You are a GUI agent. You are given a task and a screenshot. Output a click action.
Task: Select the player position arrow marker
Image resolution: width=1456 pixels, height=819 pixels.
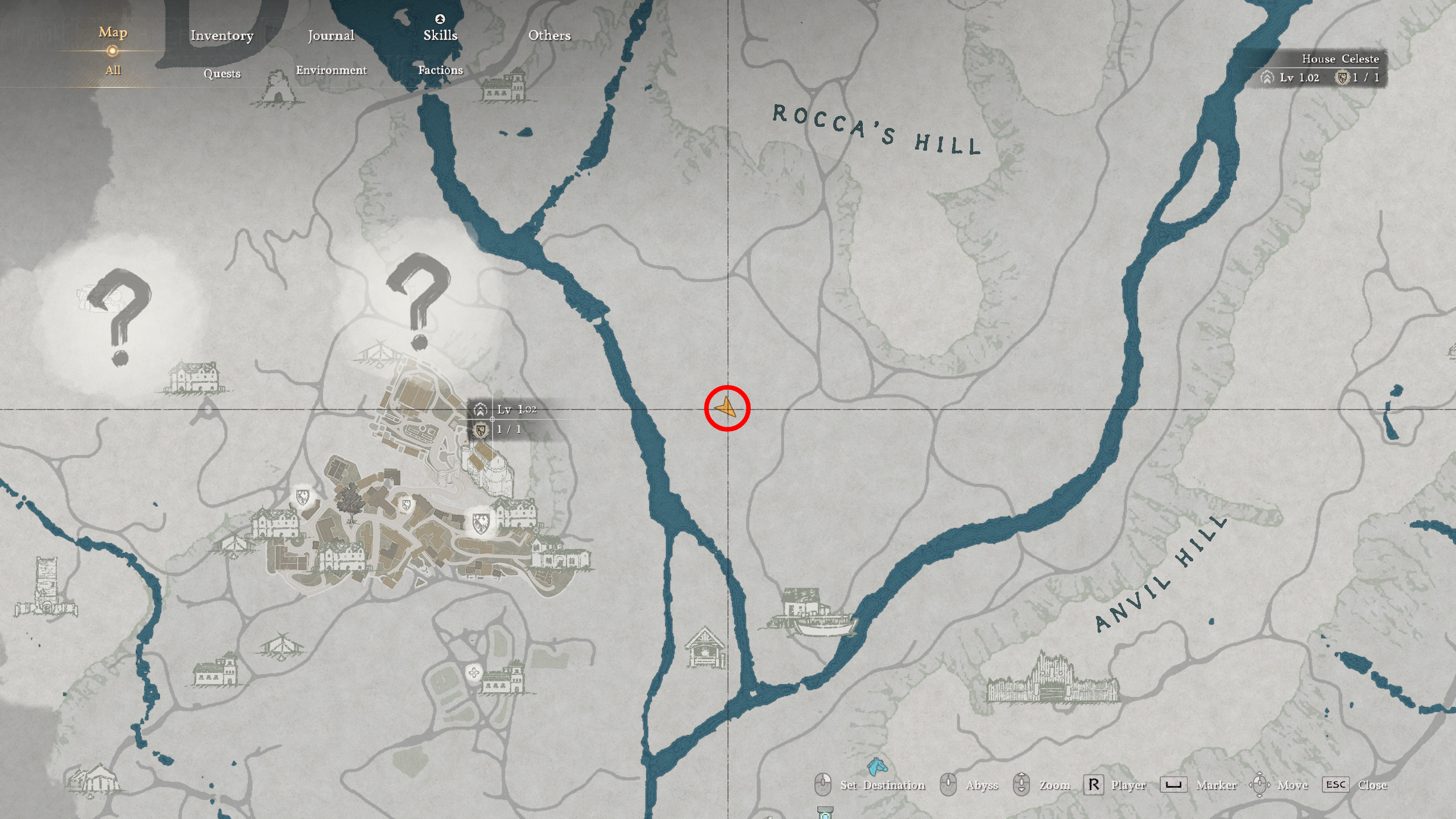728,408
